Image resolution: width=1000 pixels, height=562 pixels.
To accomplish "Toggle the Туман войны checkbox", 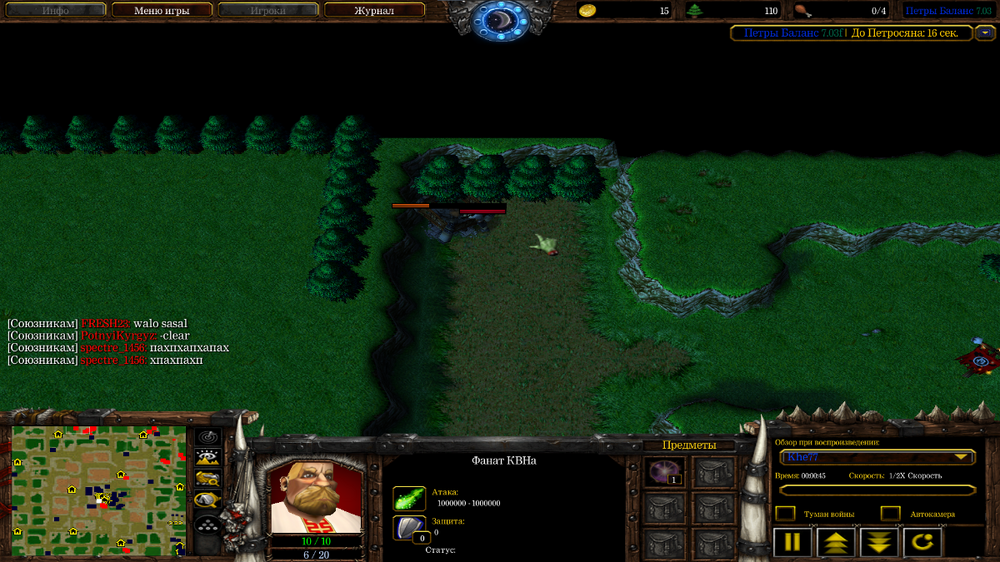I will coord(786,514).
